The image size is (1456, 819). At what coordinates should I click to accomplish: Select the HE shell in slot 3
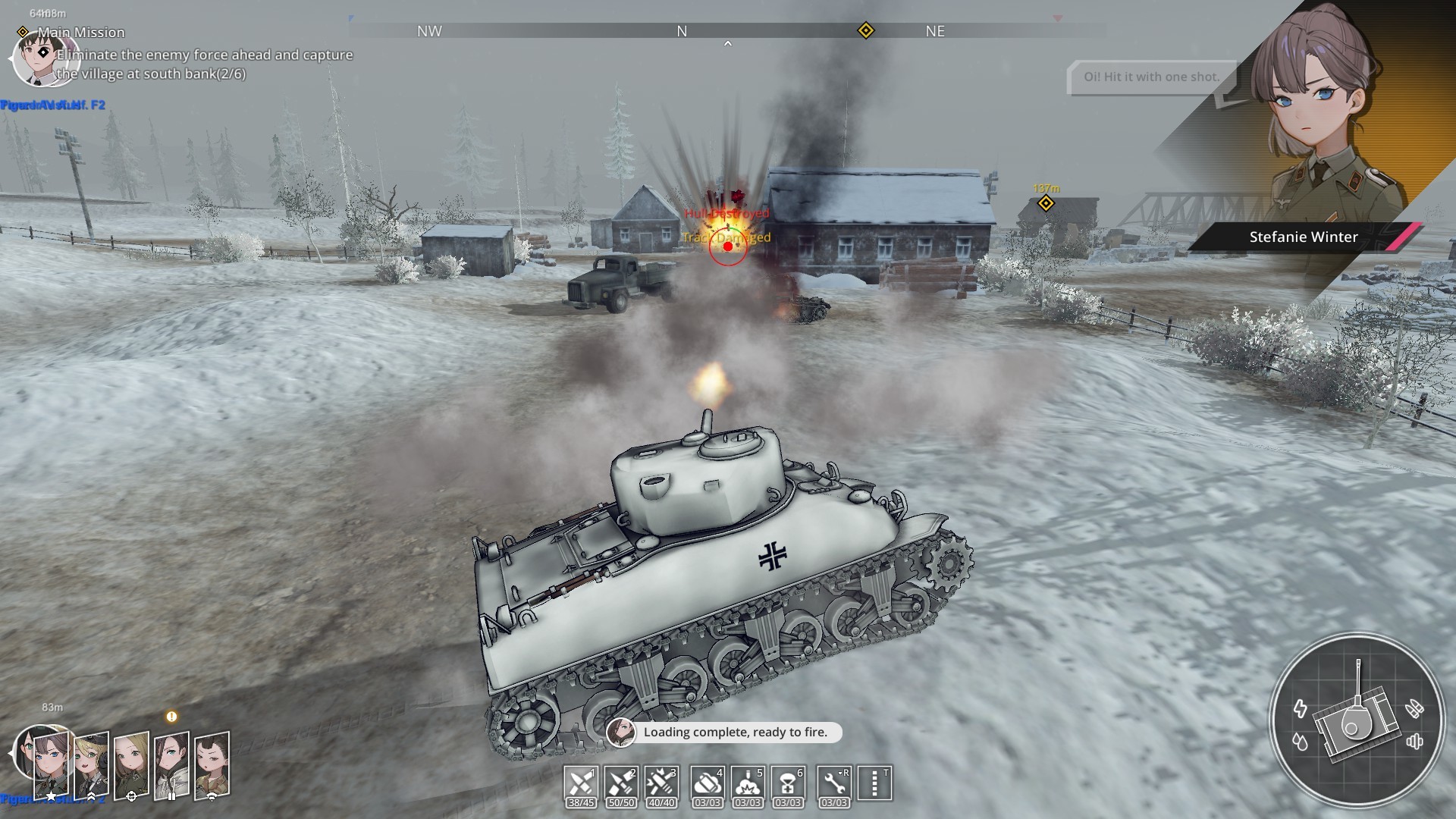[x=661, y=783]
